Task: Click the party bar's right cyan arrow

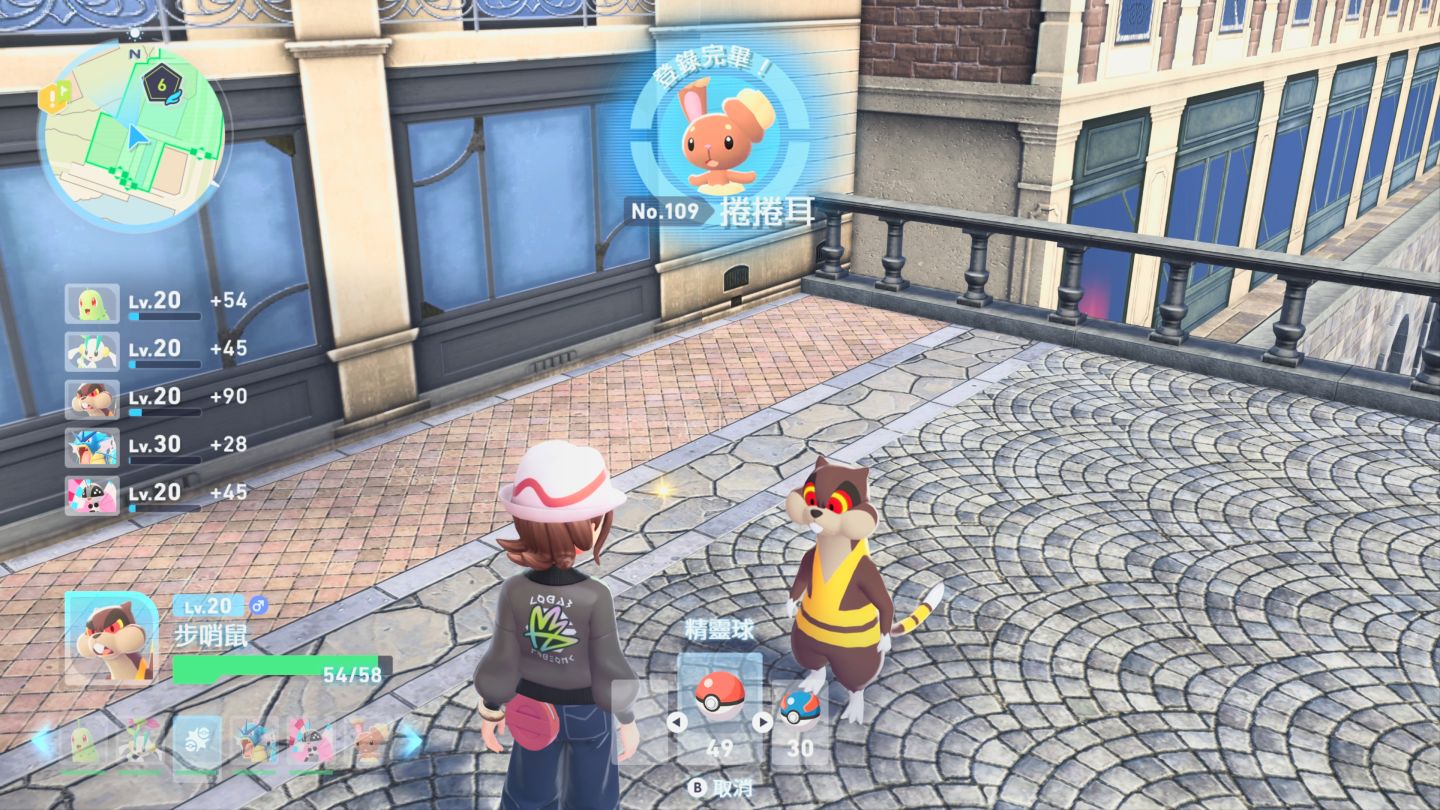Action: click(411, 740)
